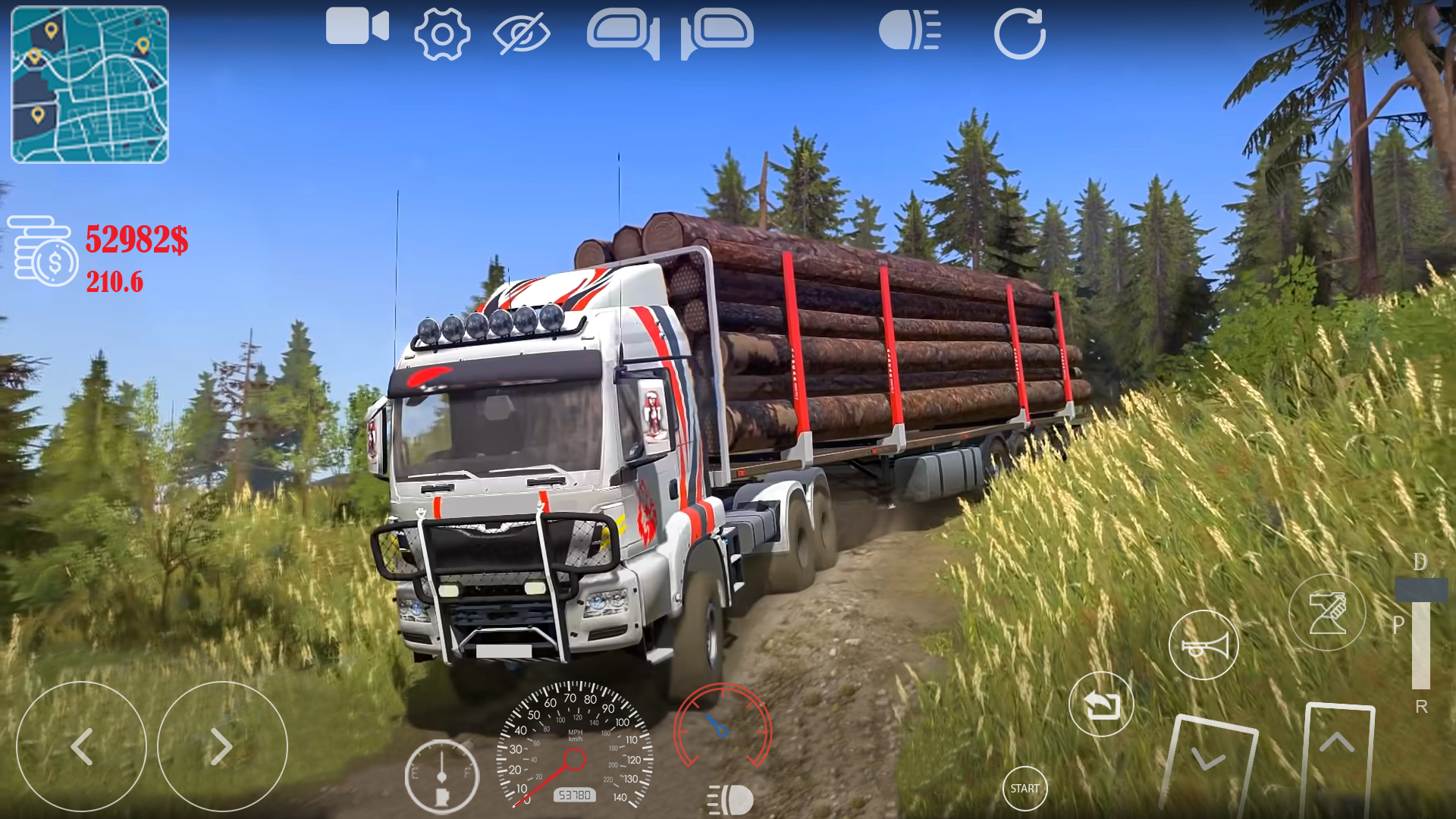The height and width of the screenshot is (819, 1456).
Task: Click the restart/reload icon in the top bar
Action: [1020, 32]
